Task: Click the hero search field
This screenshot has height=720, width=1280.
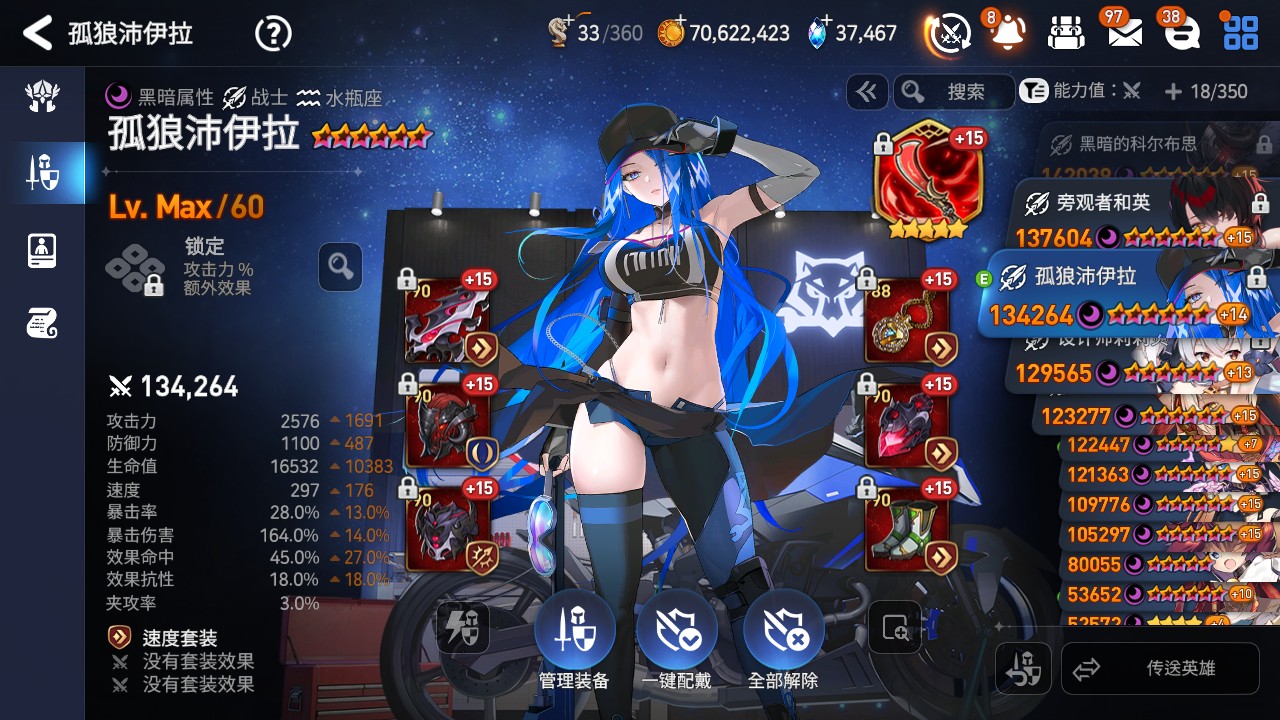Action: [x=954, y=92]
